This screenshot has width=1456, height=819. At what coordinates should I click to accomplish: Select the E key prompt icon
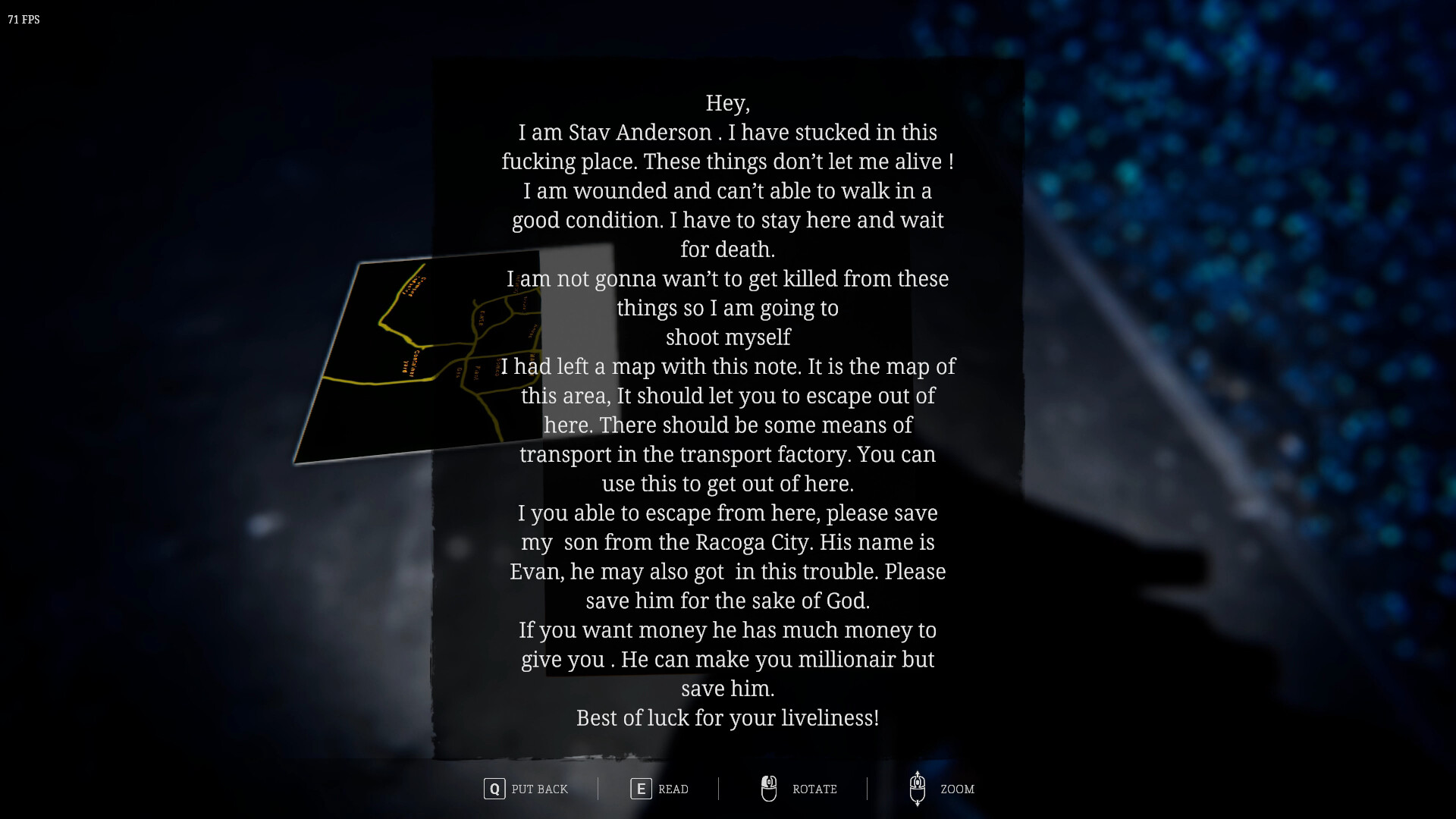coord(641,789)
